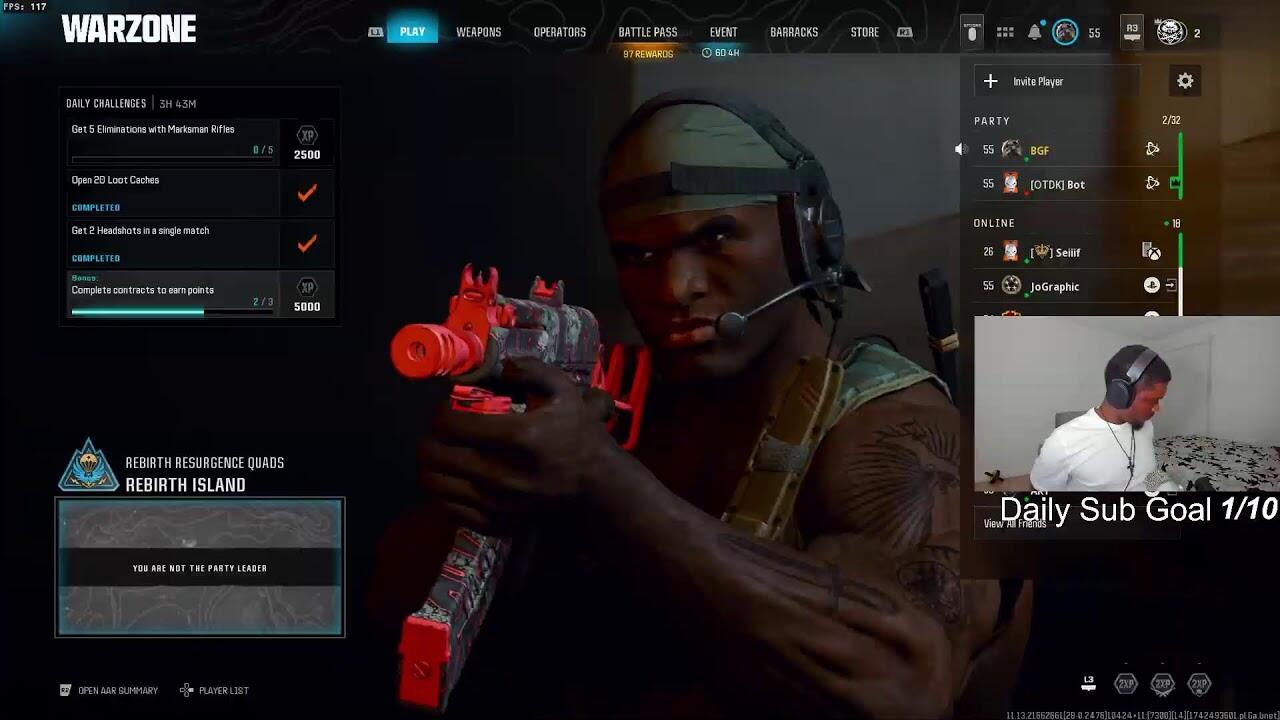This screenshot has width=1280, height=720.
Task: Open View All Friends list
Action: 1014,524
